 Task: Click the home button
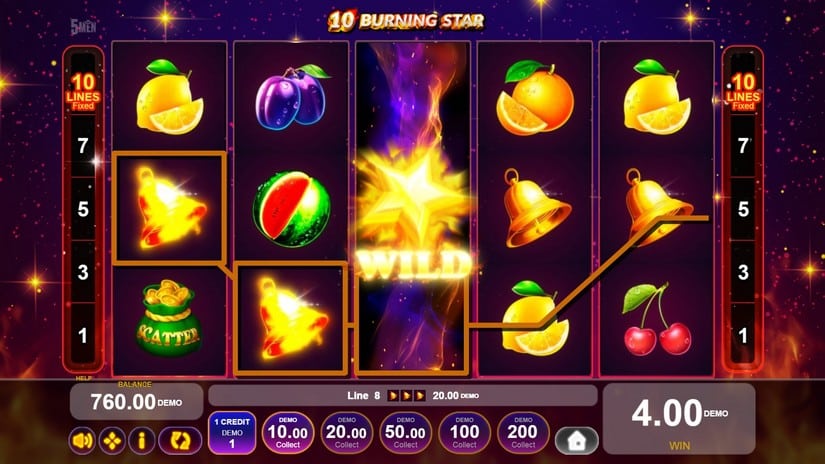[x=576, y=440]
